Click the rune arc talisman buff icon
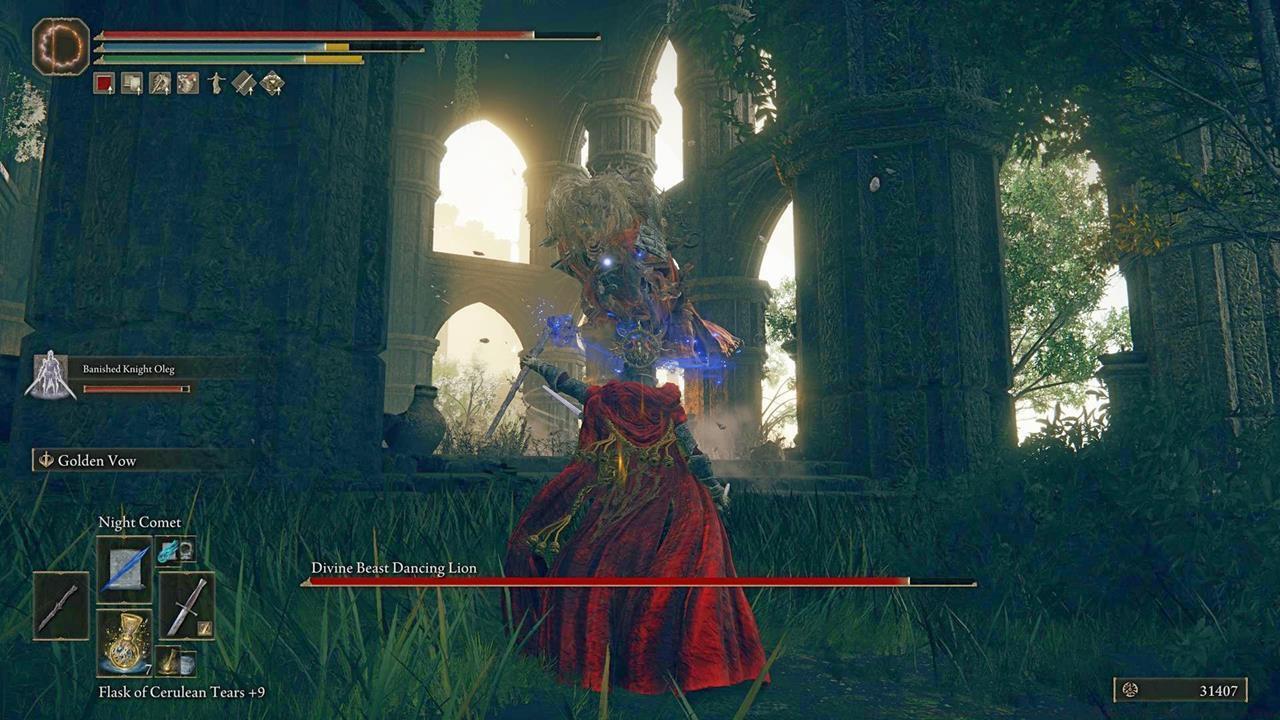The image size is (1280, 720). coord(131,83)
